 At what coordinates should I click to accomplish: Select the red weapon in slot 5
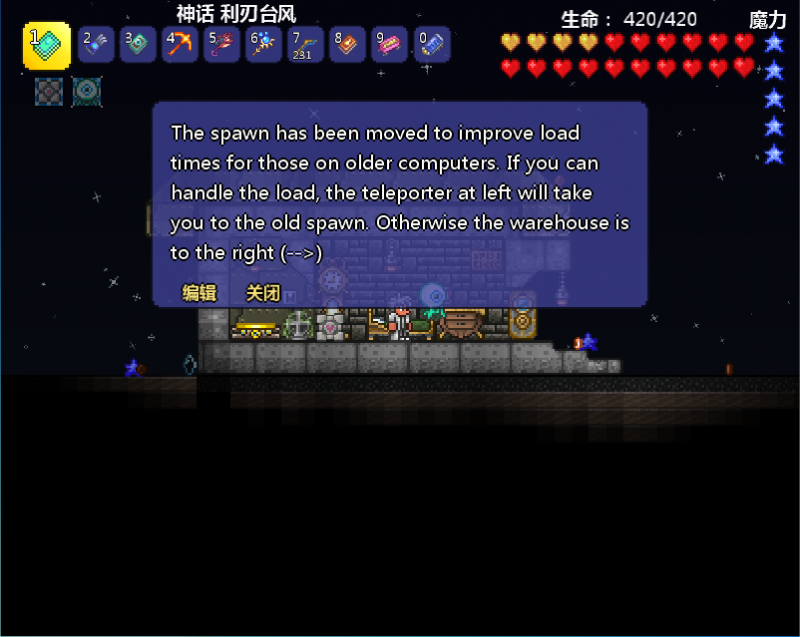tap(222, 45)
